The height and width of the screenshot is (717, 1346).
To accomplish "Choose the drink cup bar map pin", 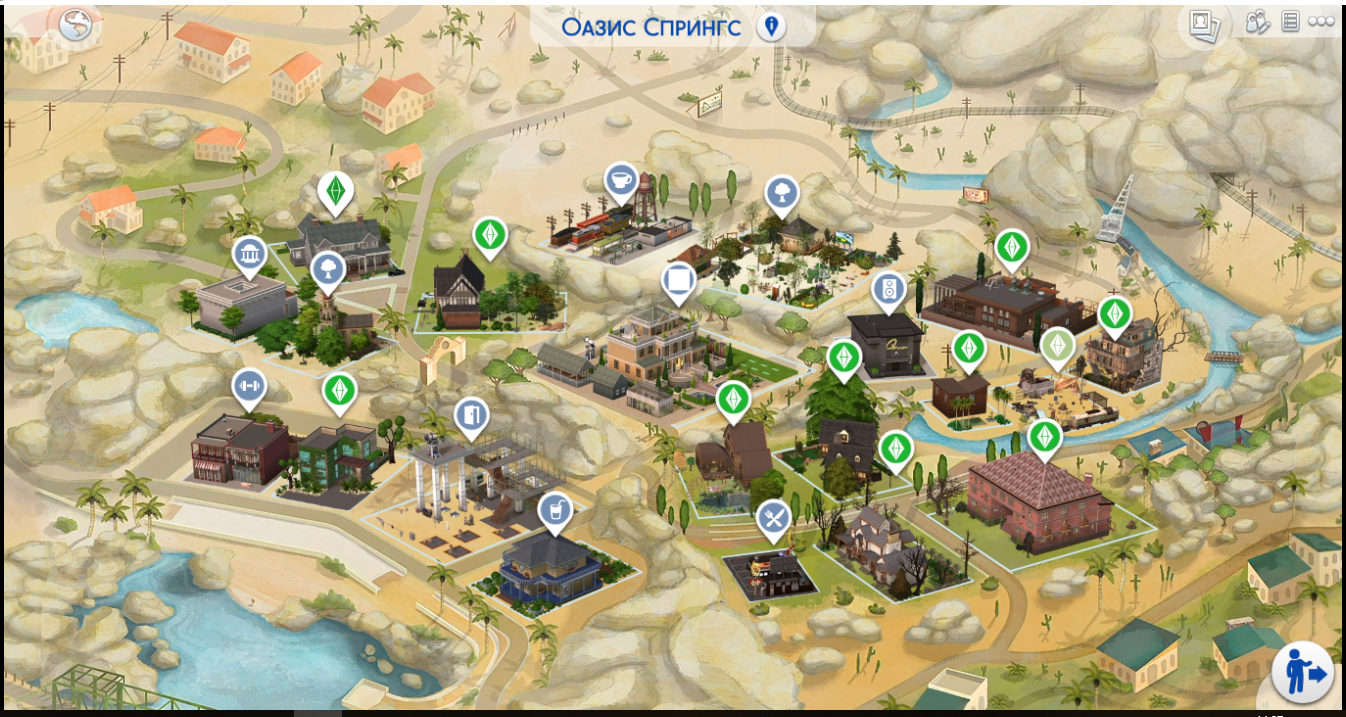I will (552, 511).
